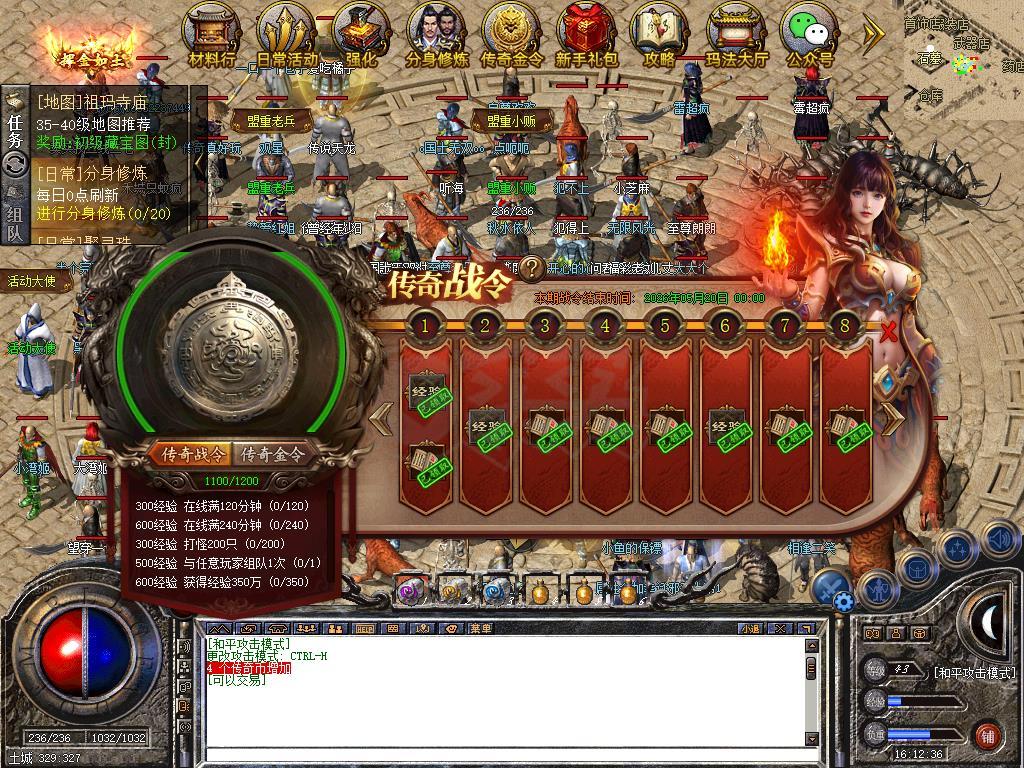This screenshot has width=1024, height=768.
Task: Close the 传奇战令 panel with red X
Action: 888,332
